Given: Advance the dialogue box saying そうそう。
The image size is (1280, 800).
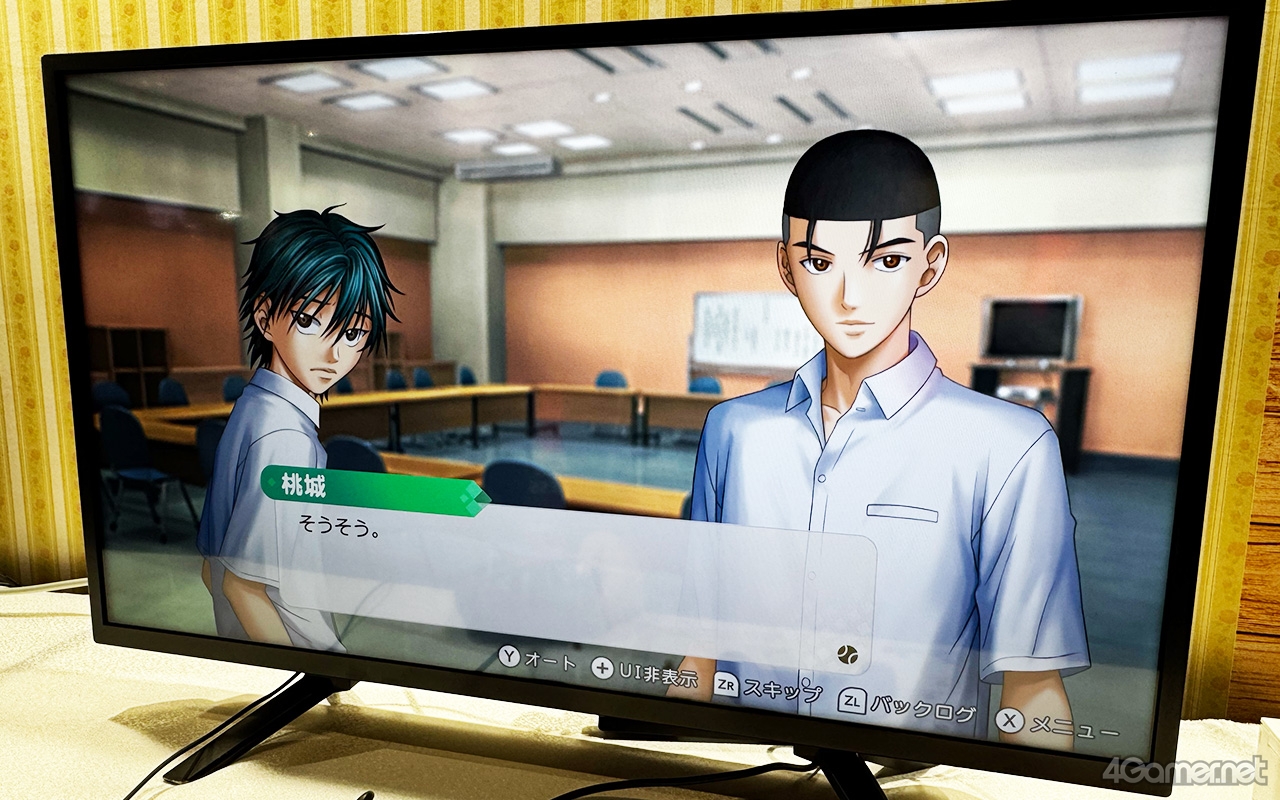Looking at the screenshot, I should [570, 582].
